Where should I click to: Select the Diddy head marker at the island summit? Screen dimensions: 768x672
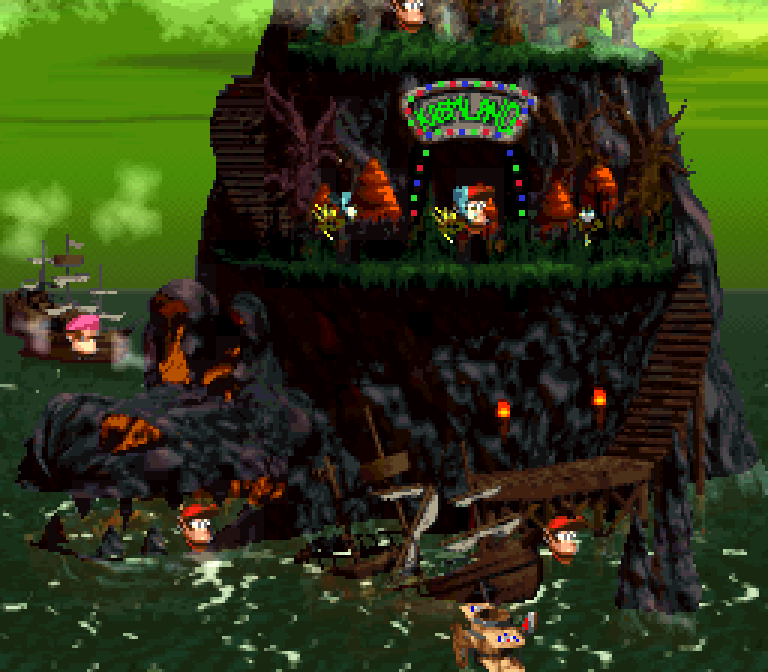click(408, 13)
